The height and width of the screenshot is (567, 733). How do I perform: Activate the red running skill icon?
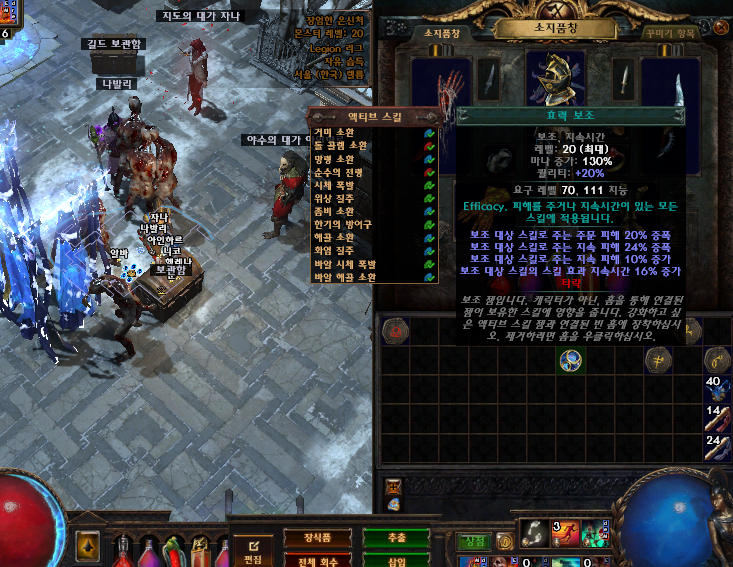tap(566, 533)
